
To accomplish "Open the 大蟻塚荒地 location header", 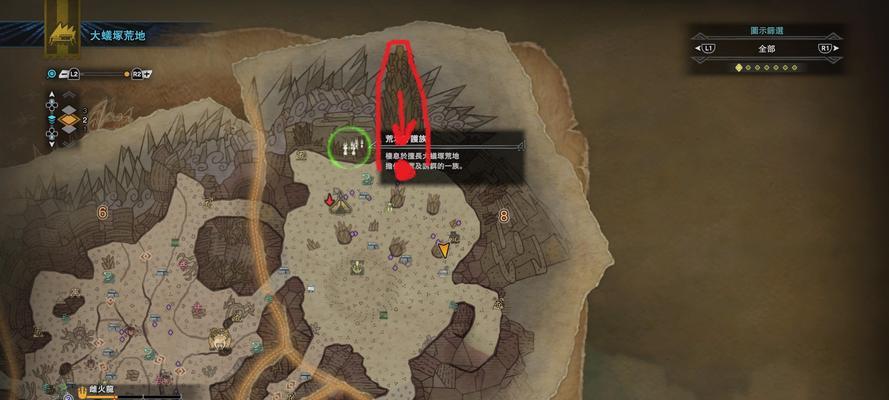I will coord(118,36).
